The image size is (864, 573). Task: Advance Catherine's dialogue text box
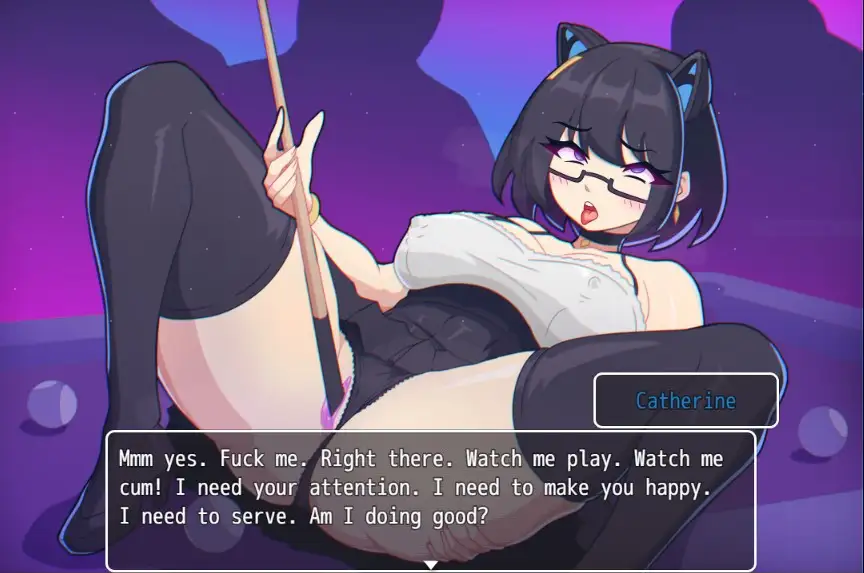(431, 499)
